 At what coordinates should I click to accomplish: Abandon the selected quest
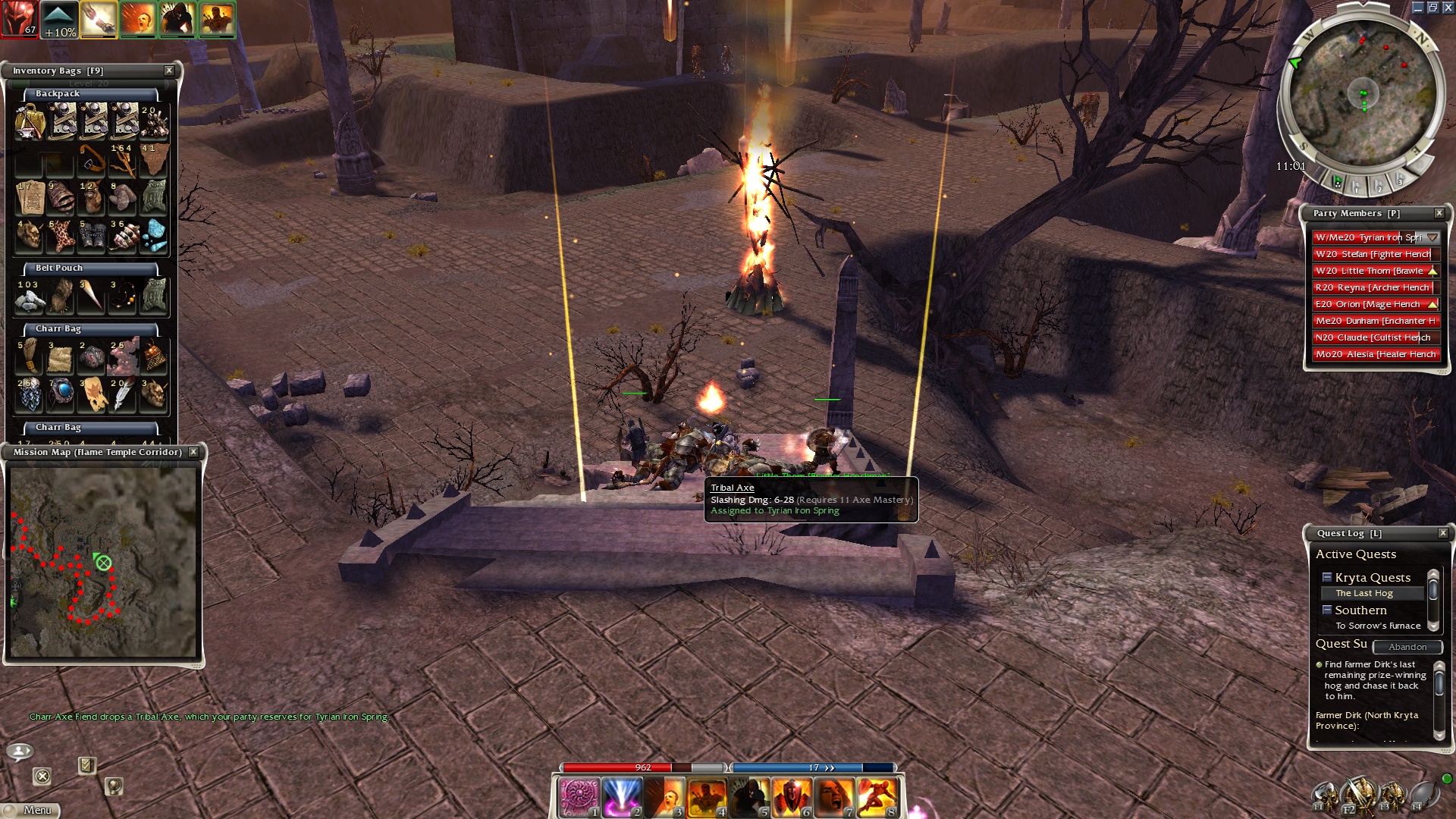coord(1407,647)
